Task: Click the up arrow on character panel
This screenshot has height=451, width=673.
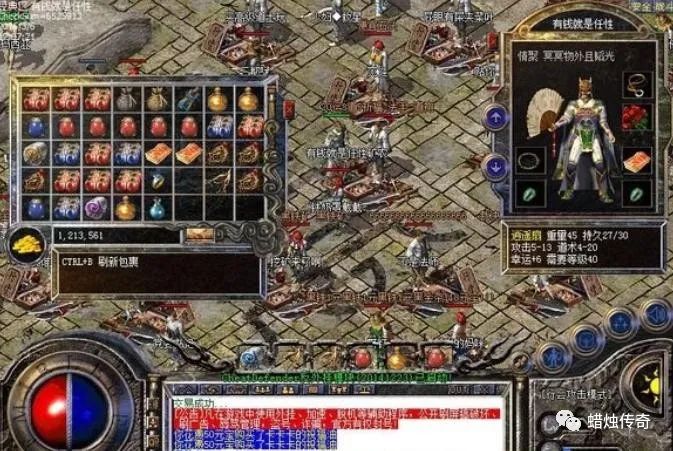Action: [x=495, y=117]
